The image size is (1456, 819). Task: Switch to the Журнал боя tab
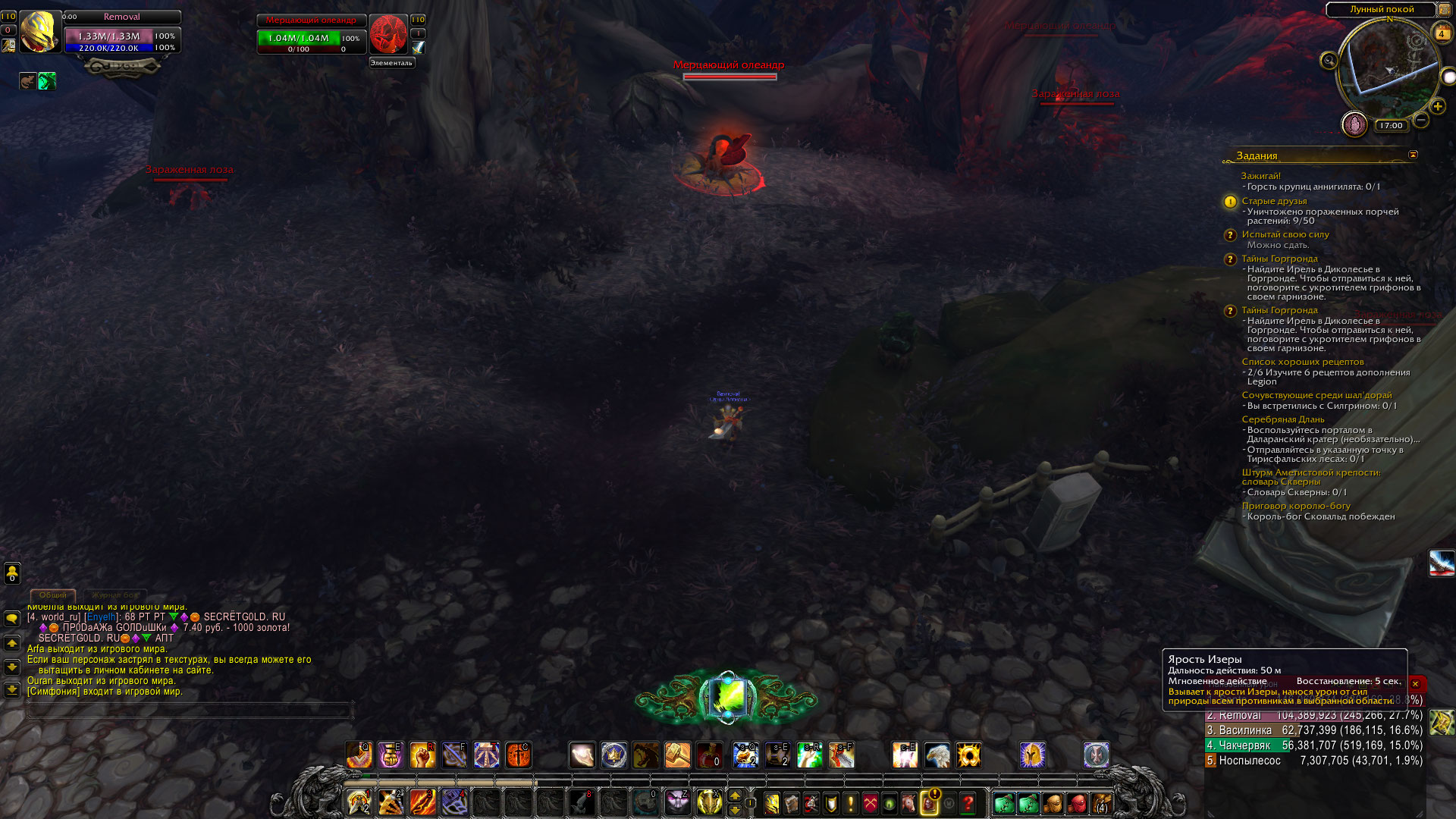click(x=115, y=595)
